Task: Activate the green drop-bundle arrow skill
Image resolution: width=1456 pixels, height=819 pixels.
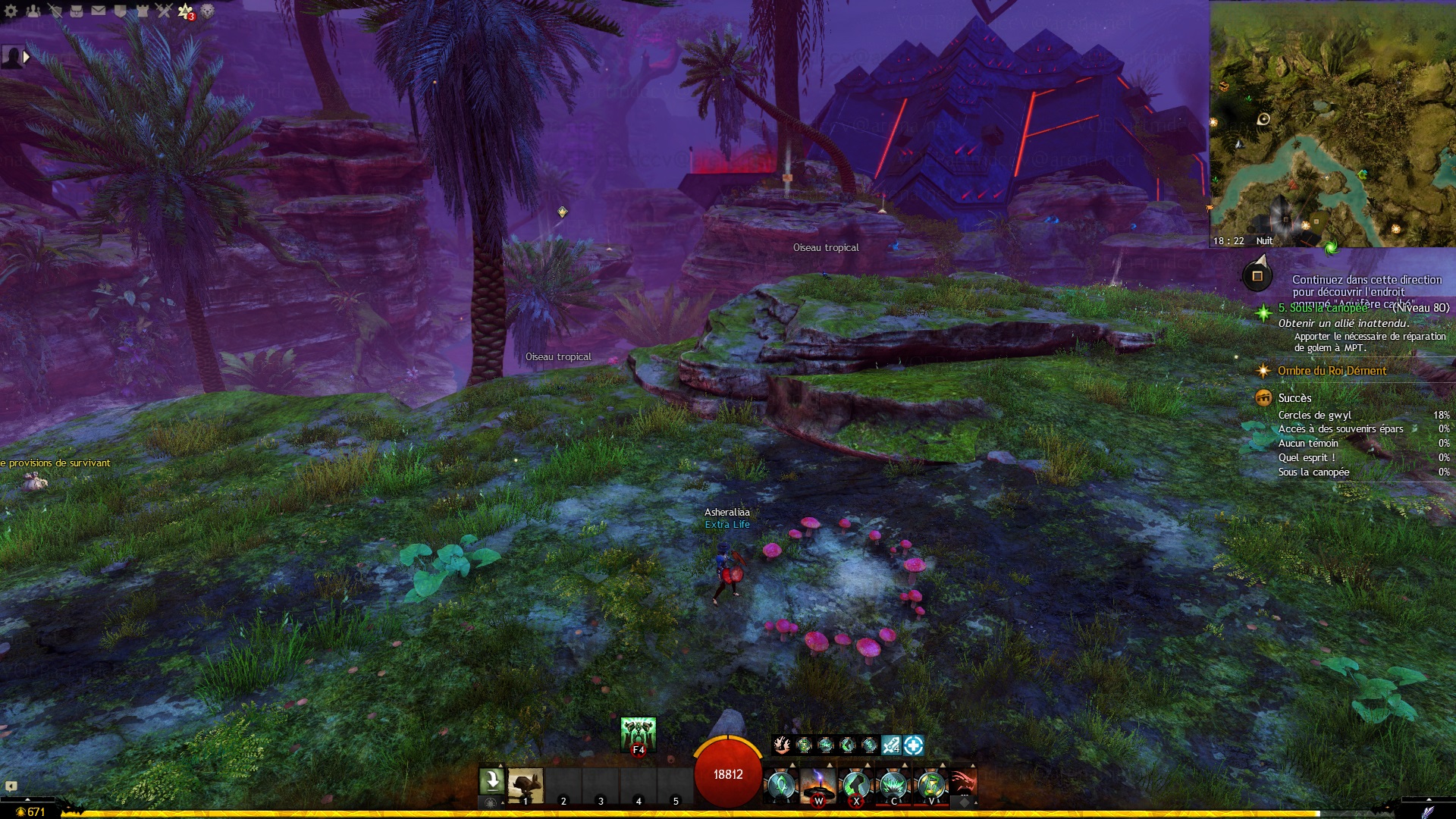Action: point(491,780)
